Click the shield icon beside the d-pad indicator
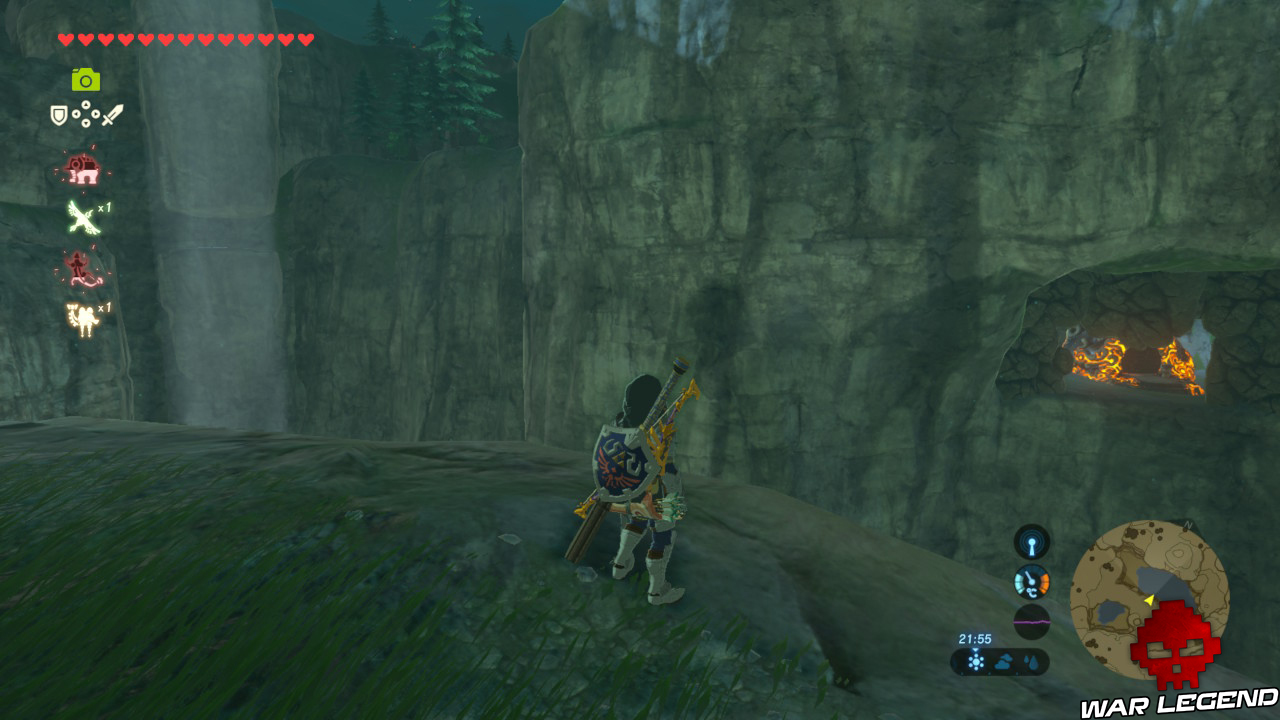 [x=57, y=114]
